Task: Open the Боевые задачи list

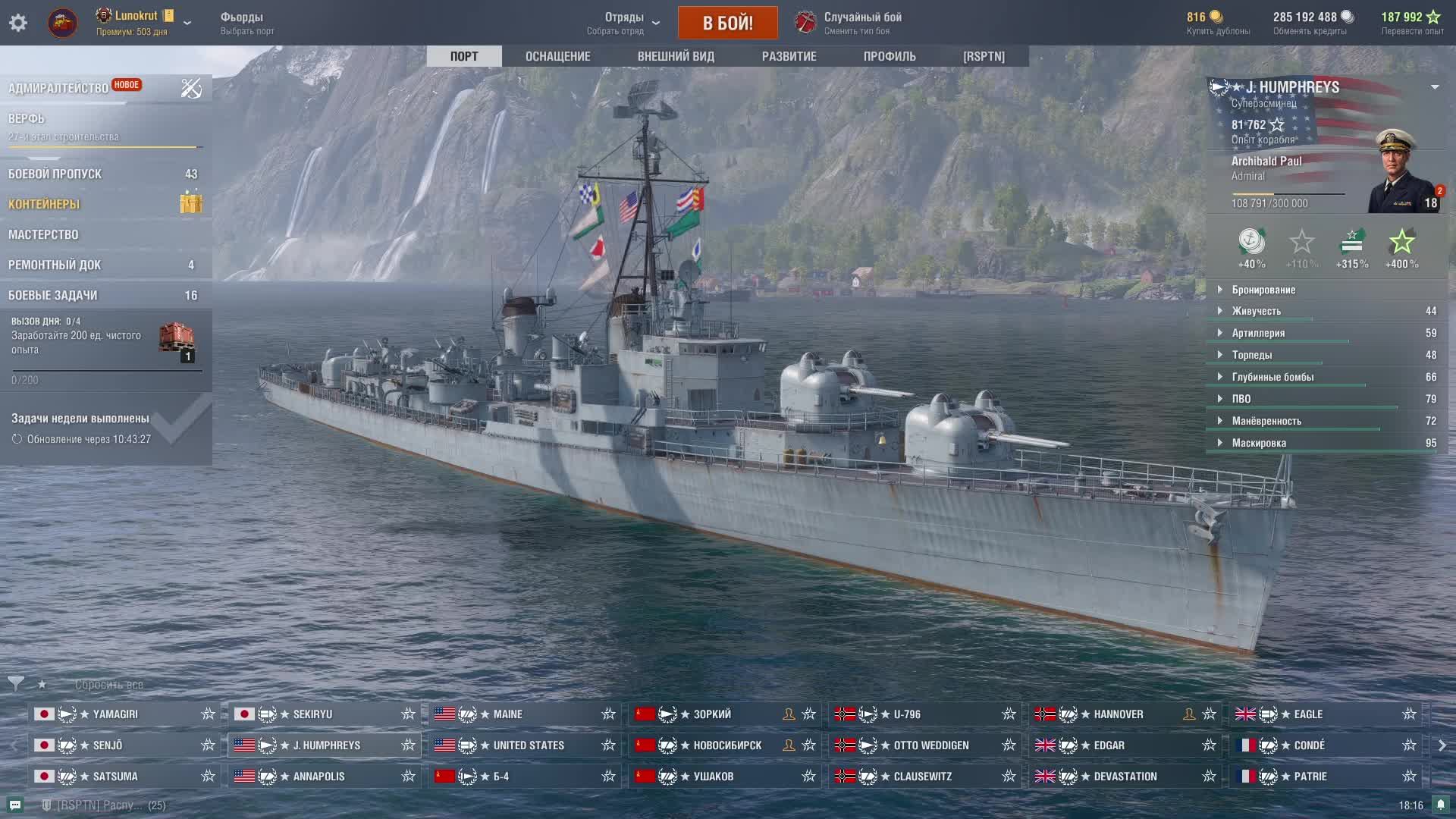Action: tap(52, 295)
